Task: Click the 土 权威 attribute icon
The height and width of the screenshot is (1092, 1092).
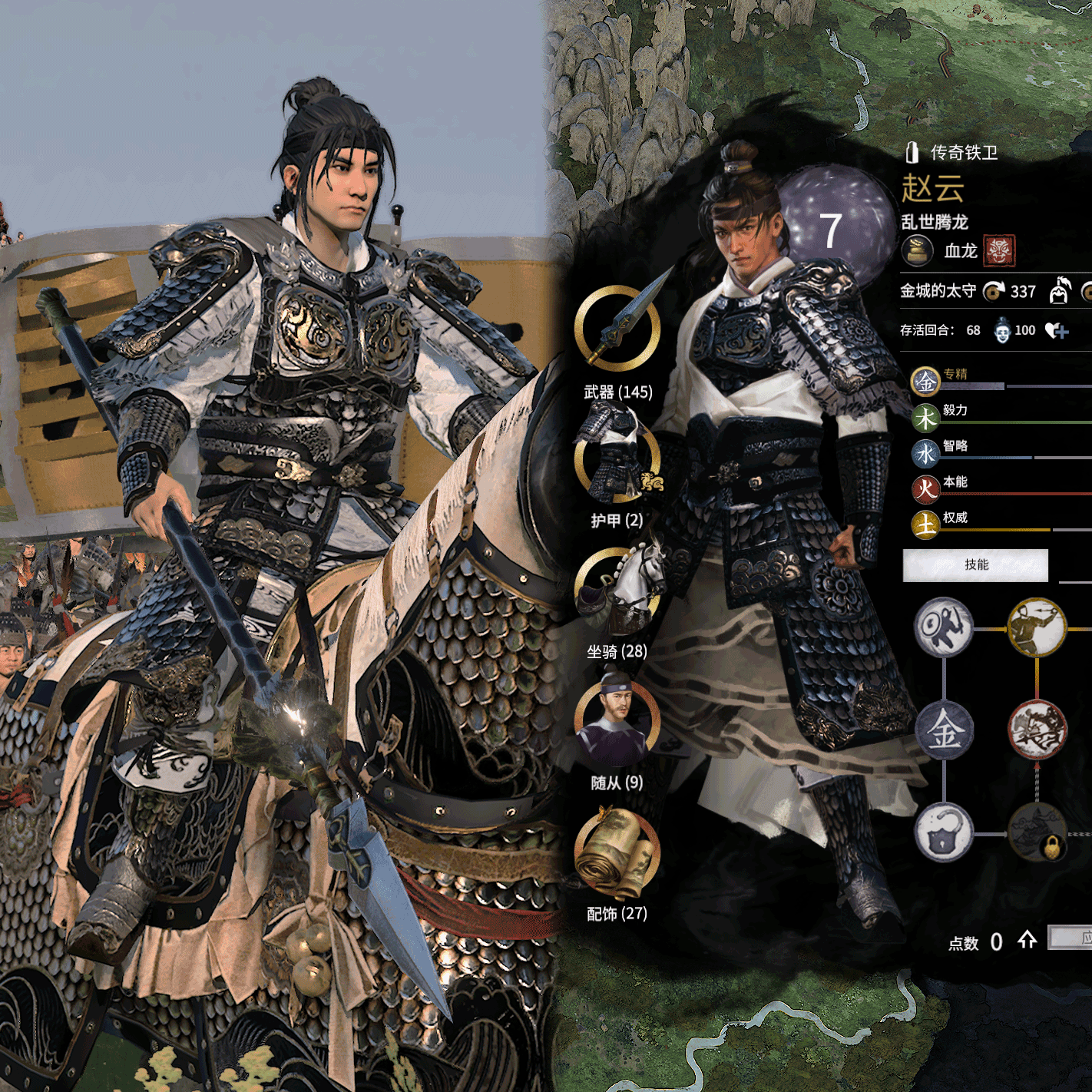Action: coord(926,524)
